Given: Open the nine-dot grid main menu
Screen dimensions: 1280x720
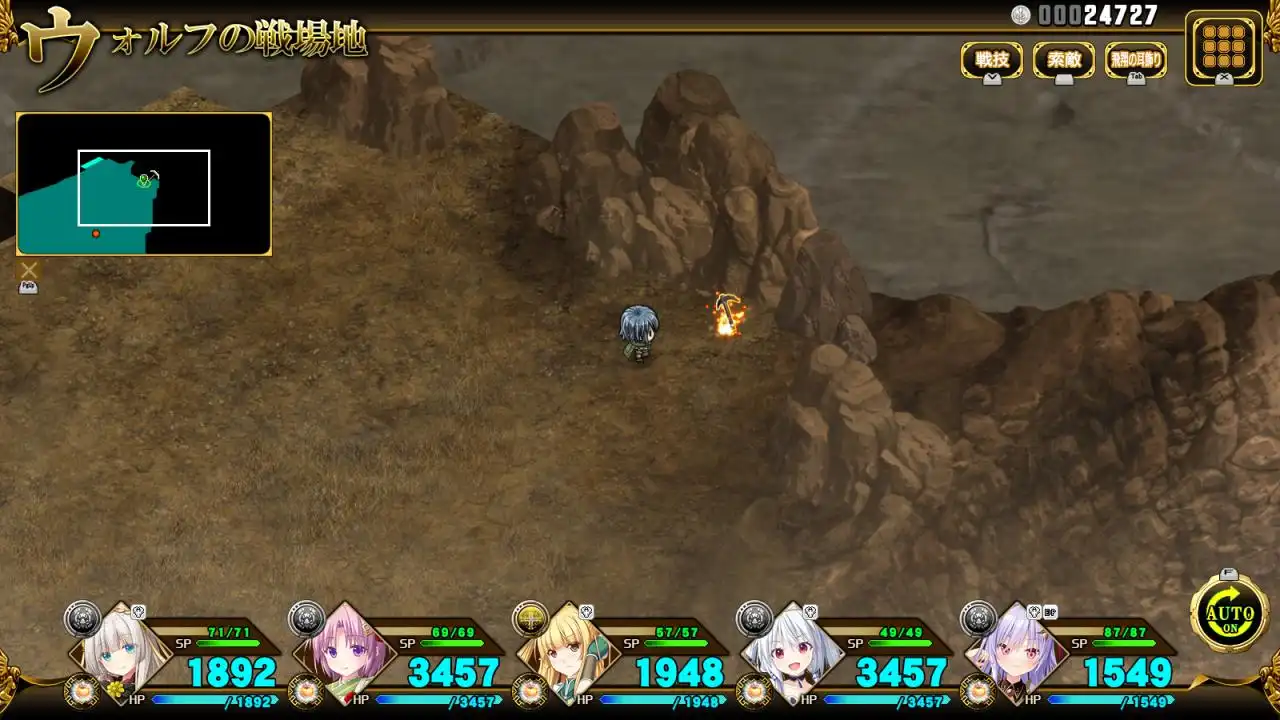Looking at the screenshot, I should pos(1223,45).
